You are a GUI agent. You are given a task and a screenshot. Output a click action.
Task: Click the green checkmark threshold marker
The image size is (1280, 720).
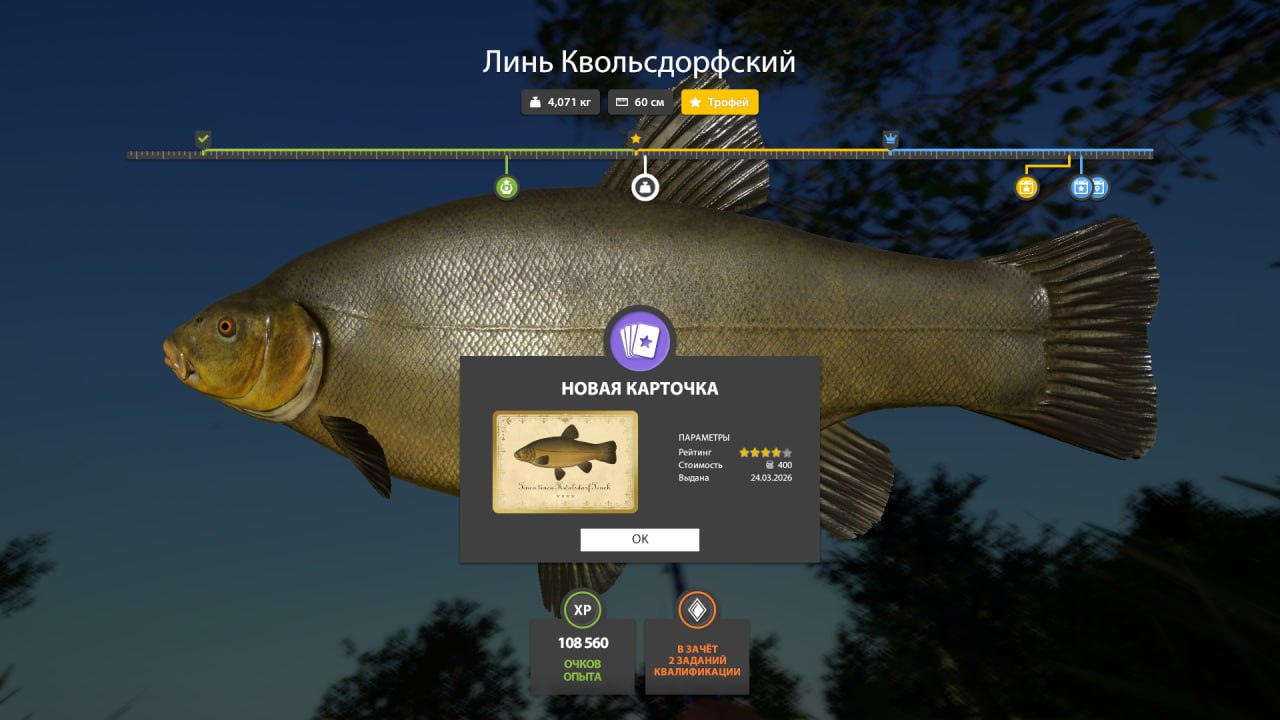pos(203,138)
